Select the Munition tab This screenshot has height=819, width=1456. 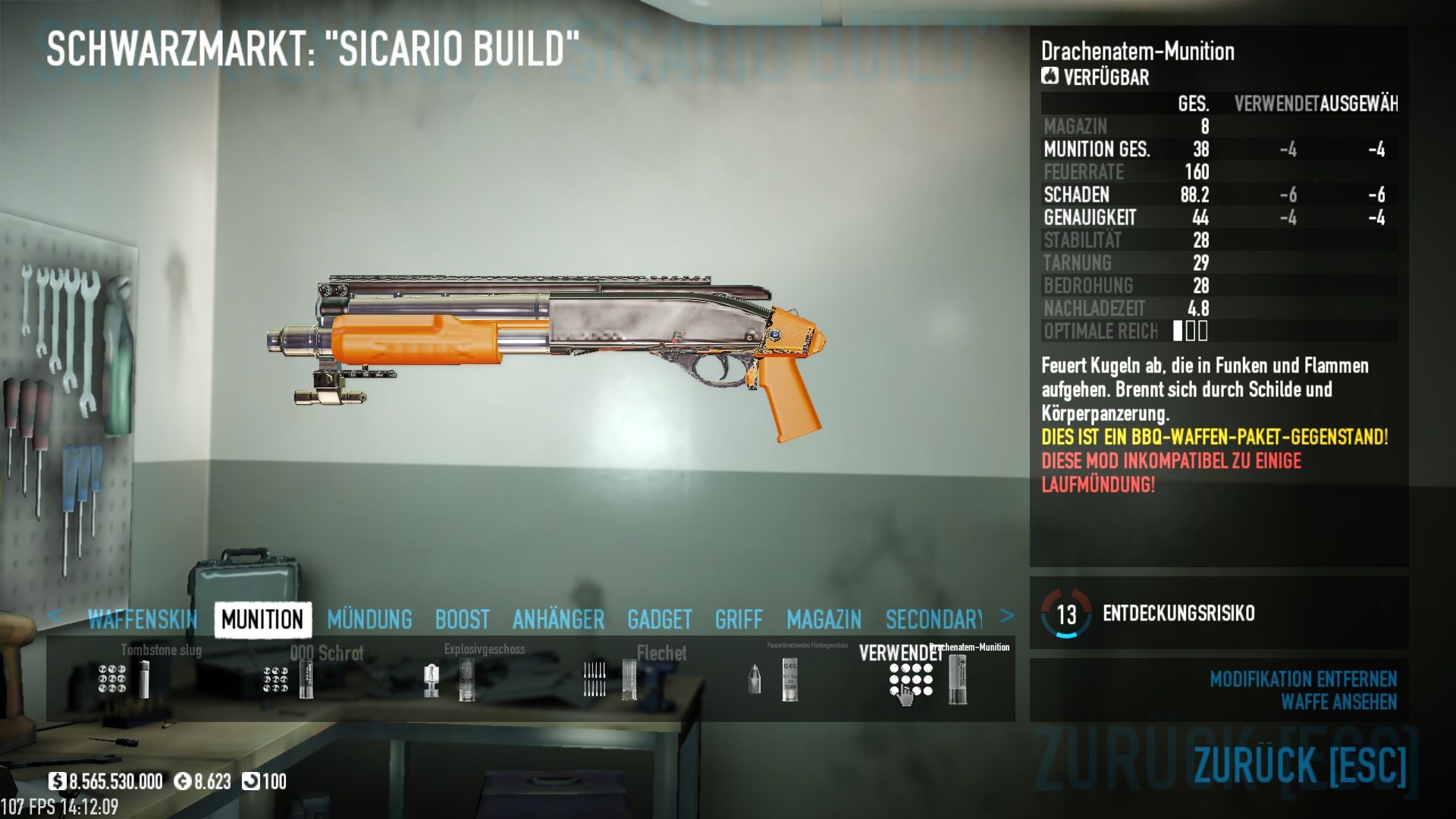pos(262,620)
